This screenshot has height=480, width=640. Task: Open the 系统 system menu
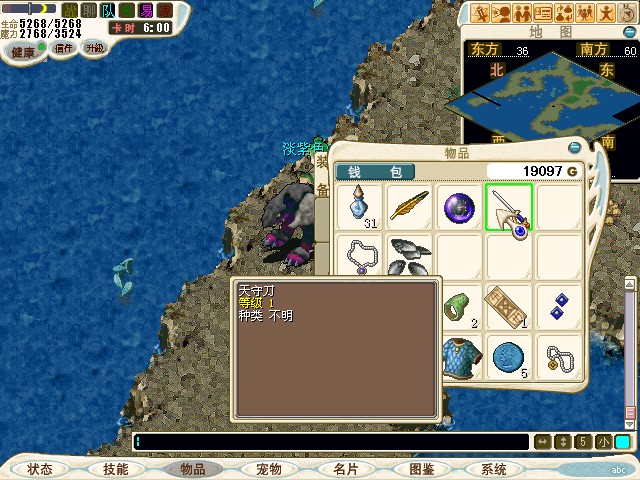494,468
